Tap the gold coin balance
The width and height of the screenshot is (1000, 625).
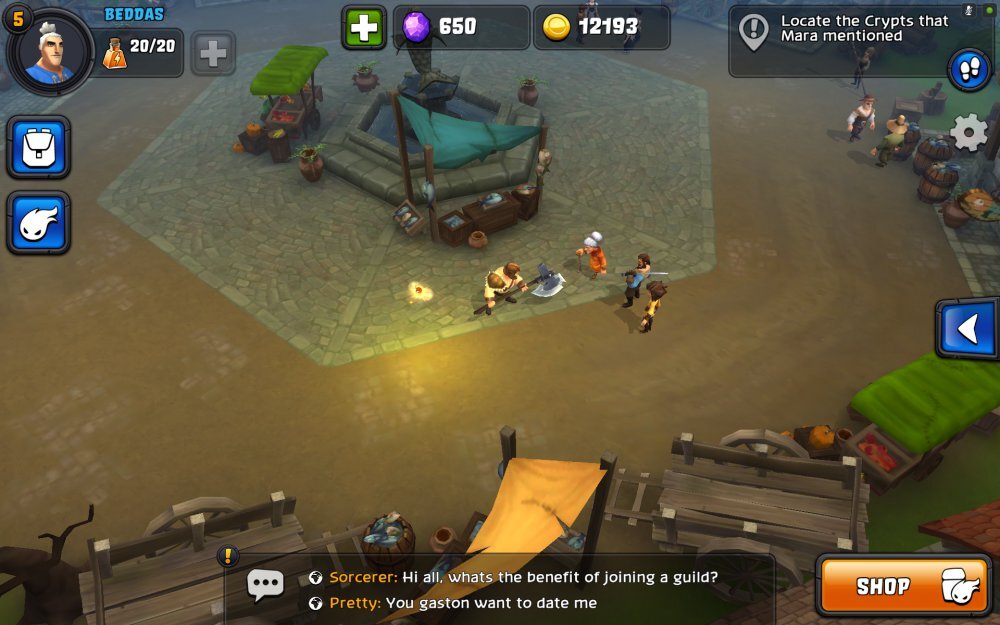pos(600,28)
